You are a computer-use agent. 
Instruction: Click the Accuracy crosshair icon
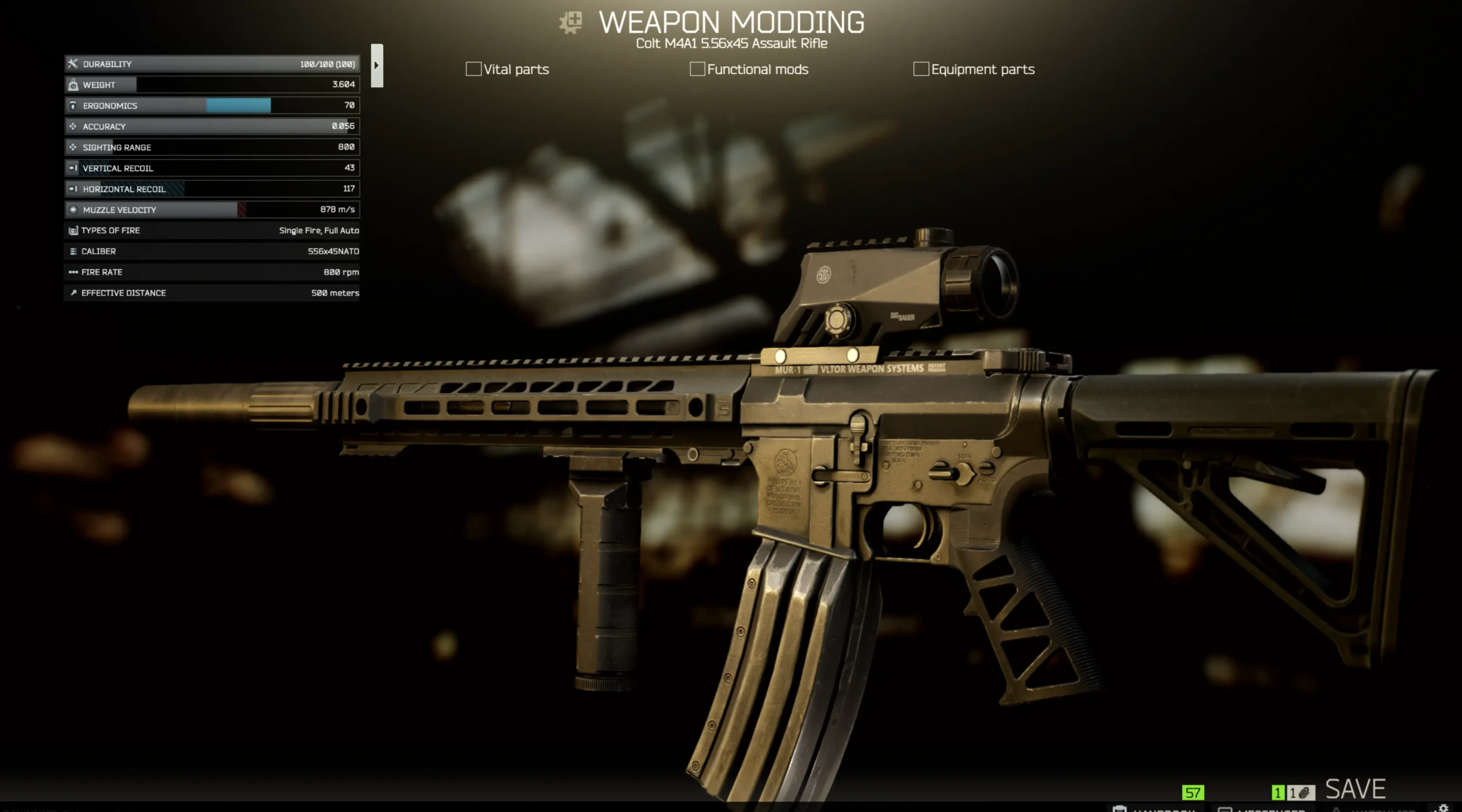pyautogui.click(x=73, y=126)
